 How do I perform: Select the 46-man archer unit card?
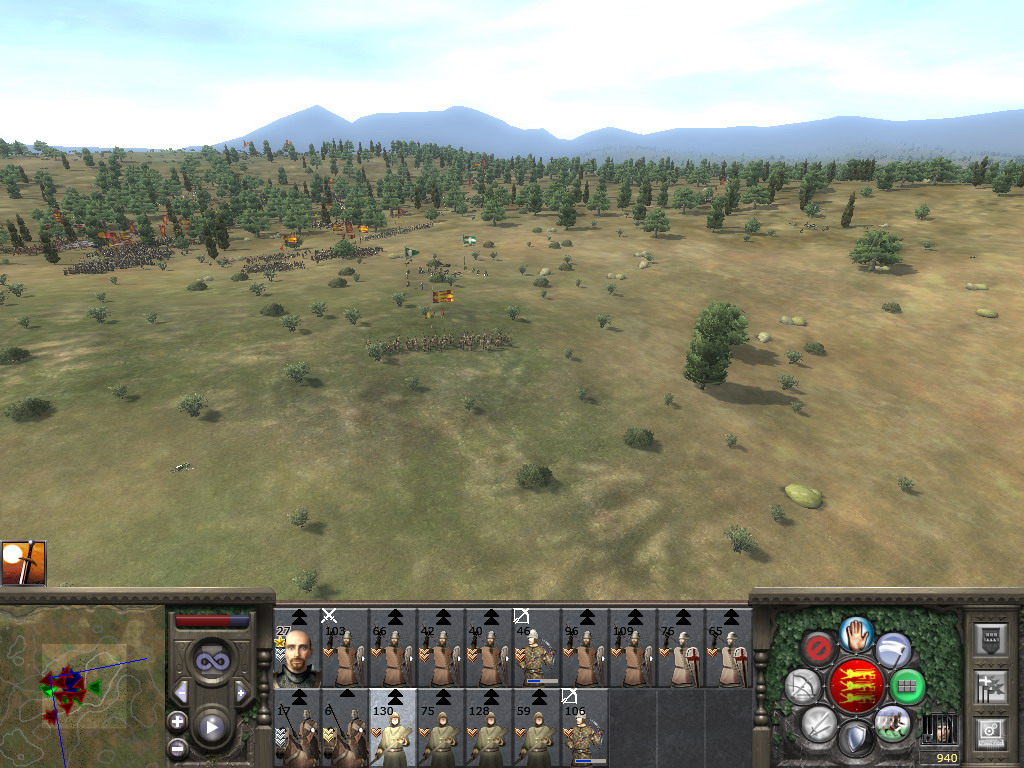pos(537,648)
